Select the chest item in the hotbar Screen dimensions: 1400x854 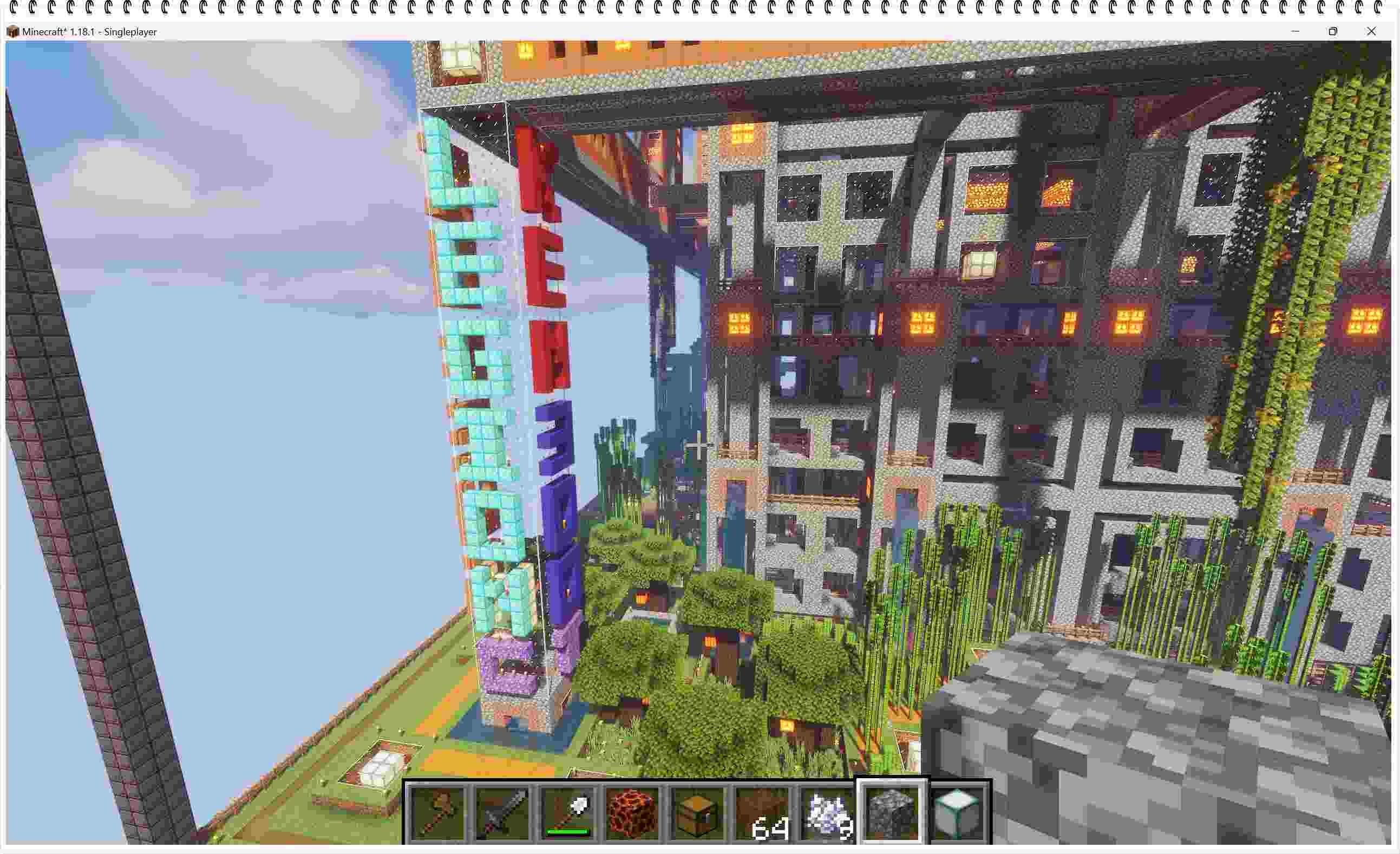pos(699,812)
